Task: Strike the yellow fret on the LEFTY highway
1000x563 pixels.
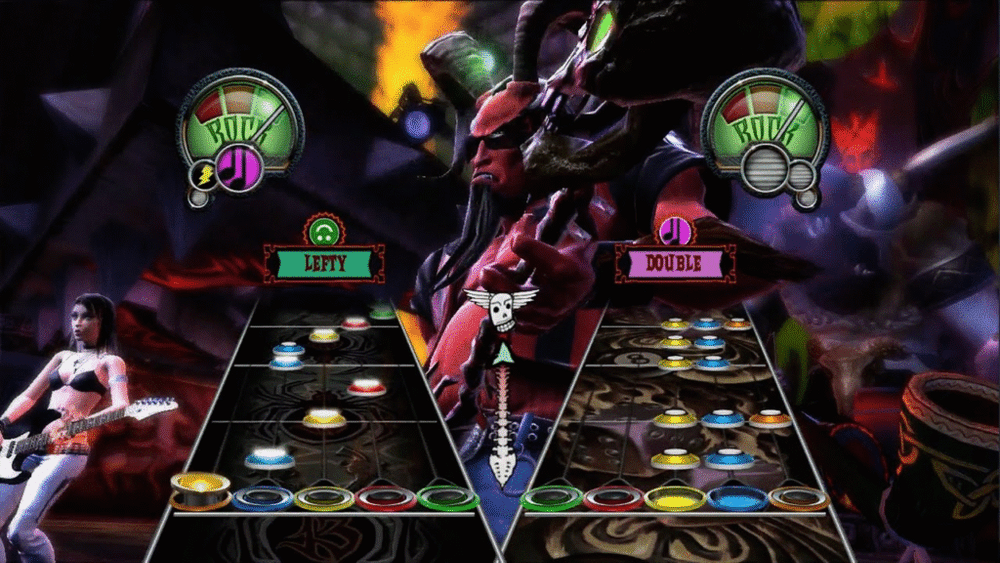Action: (325, 497)
